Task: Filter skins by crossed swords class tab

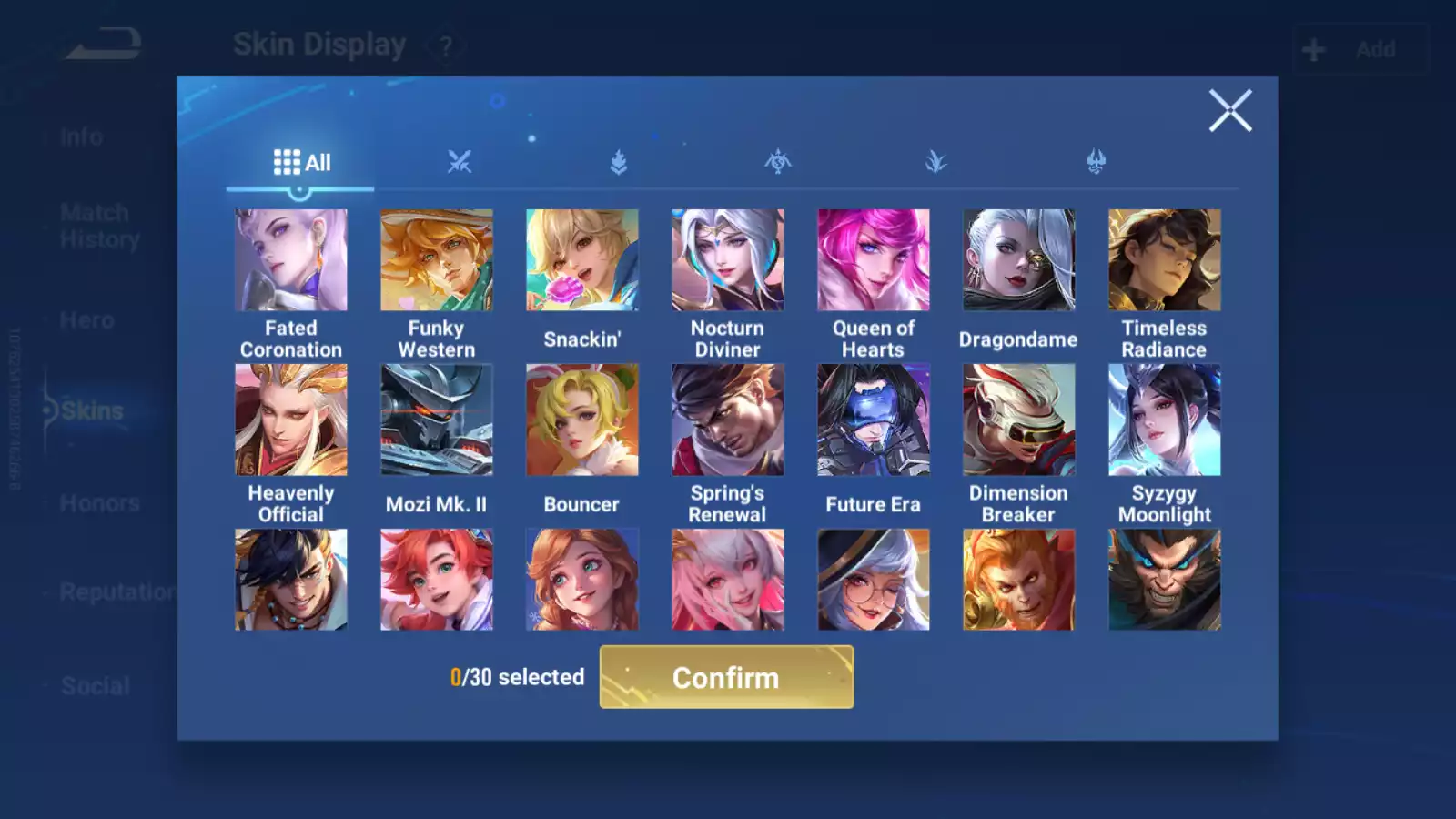Action: [460, 163]
